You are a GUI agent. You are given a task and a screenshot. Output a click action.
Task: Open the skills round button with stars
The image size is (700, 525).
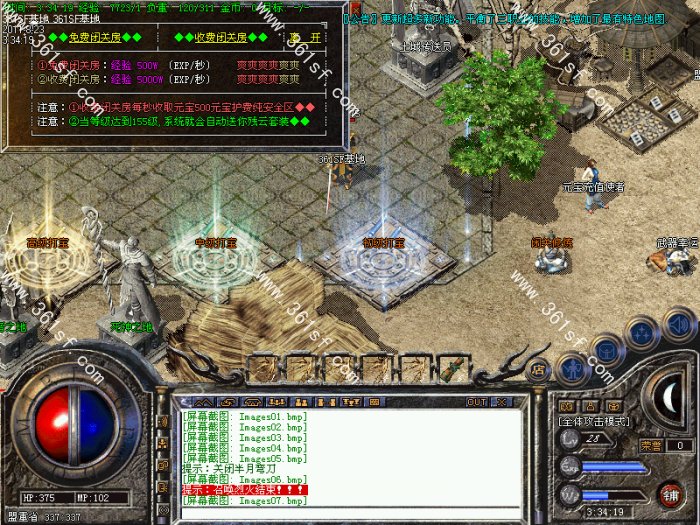pos(641,332)
